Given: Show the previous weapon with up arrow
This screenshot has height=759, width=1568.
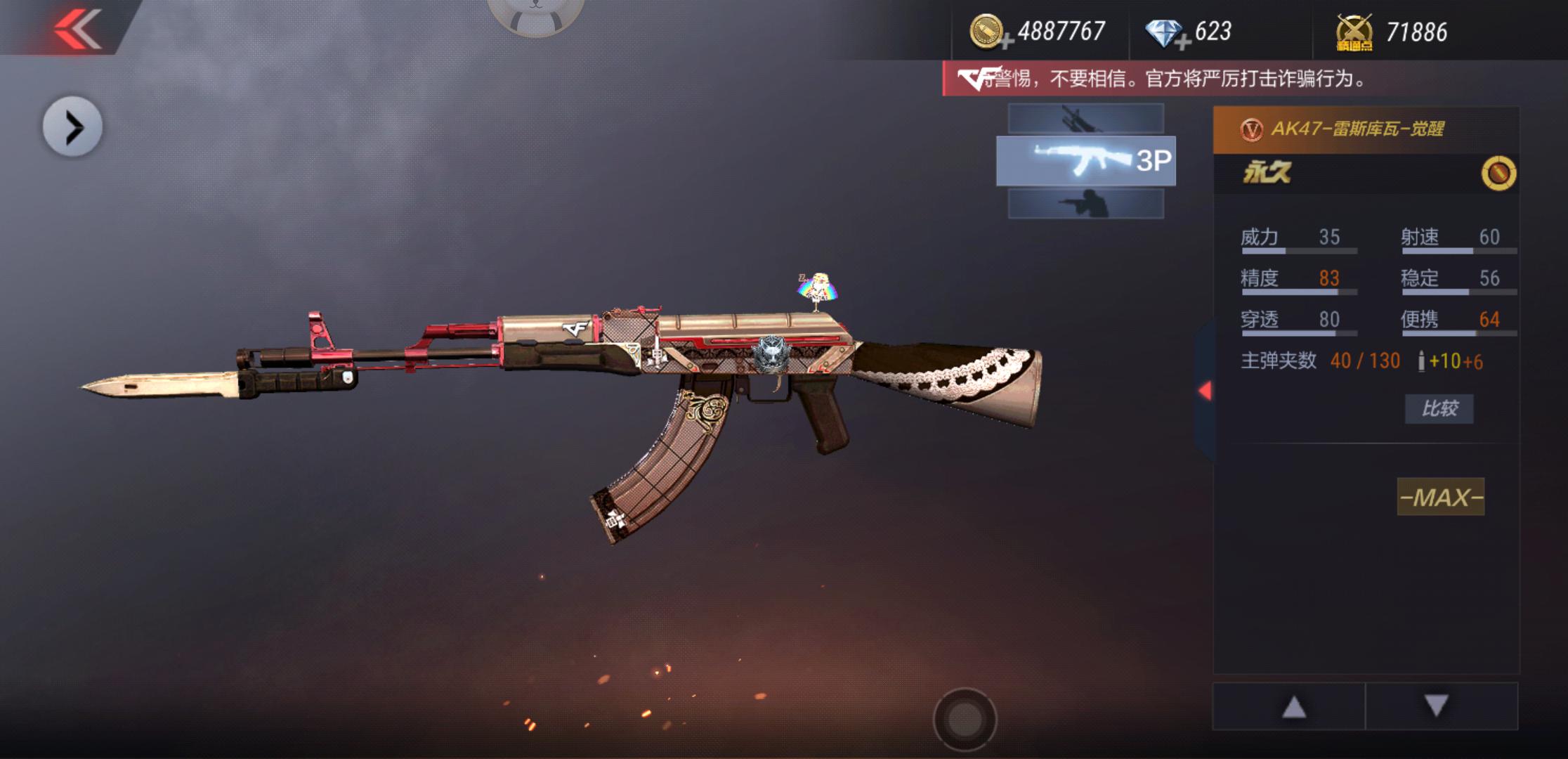Looking at the screenshot, I should click(1293, 706).
